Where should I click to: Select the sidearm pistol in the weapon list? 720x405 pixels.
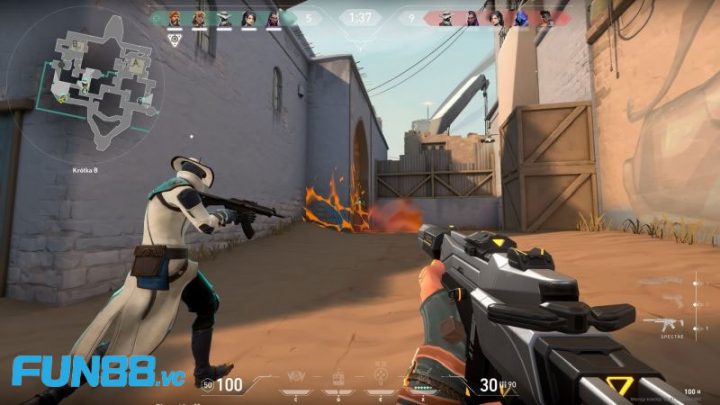tap(674, 300)
